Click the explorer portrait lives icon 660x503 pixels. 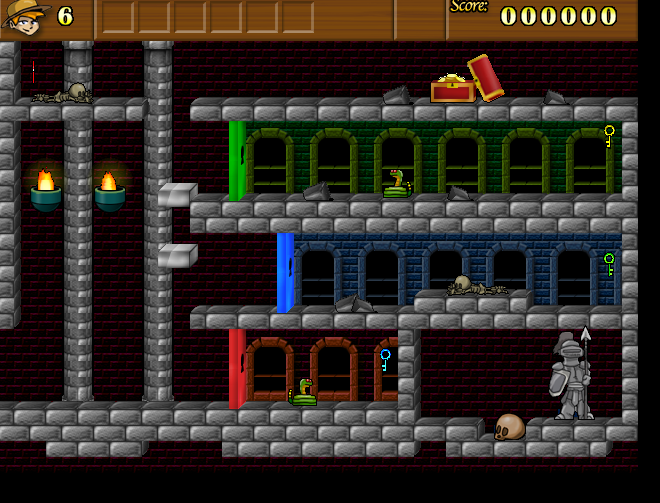pos(25,17)
